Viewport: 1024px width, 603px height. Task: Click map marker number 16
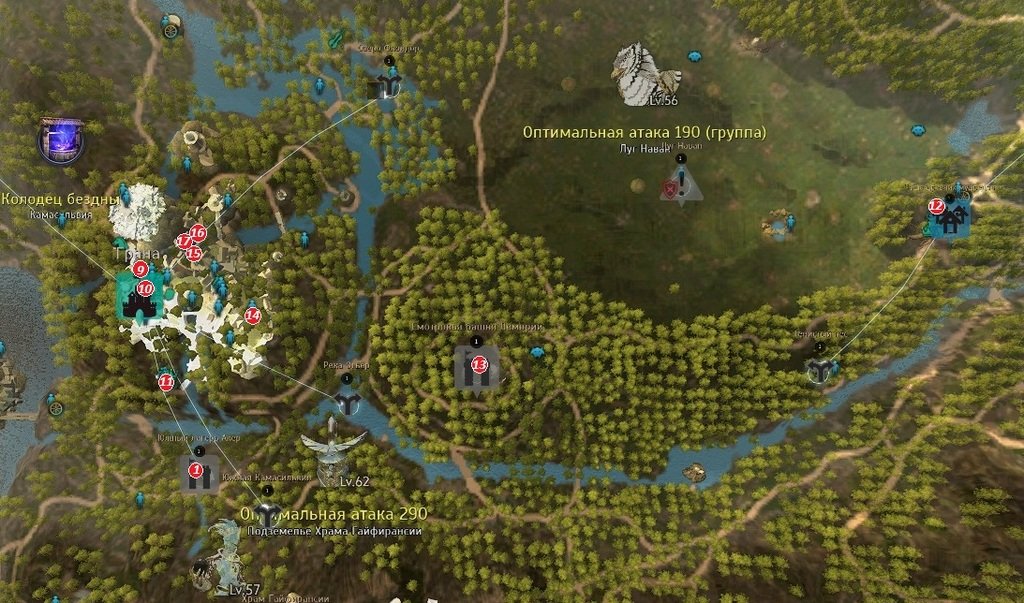pyautogui.click(x=197, y=232)
